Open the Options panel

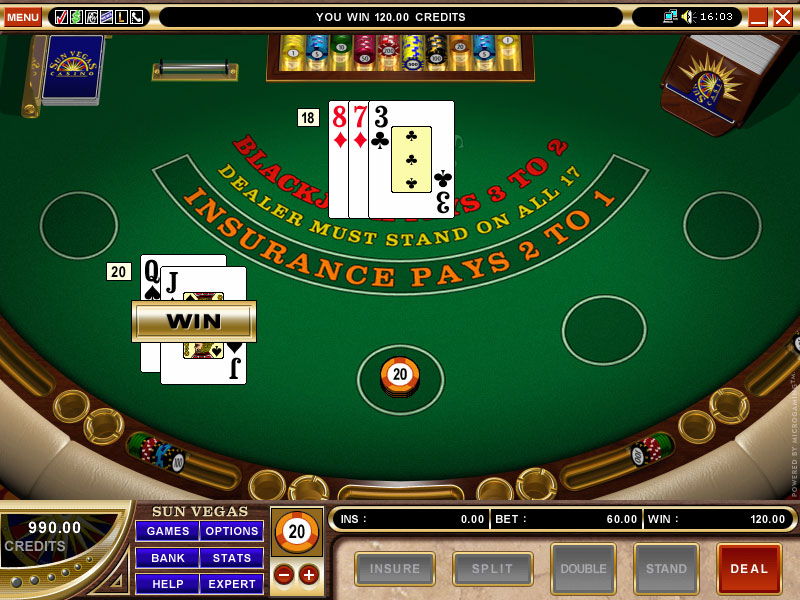[232, 531]
